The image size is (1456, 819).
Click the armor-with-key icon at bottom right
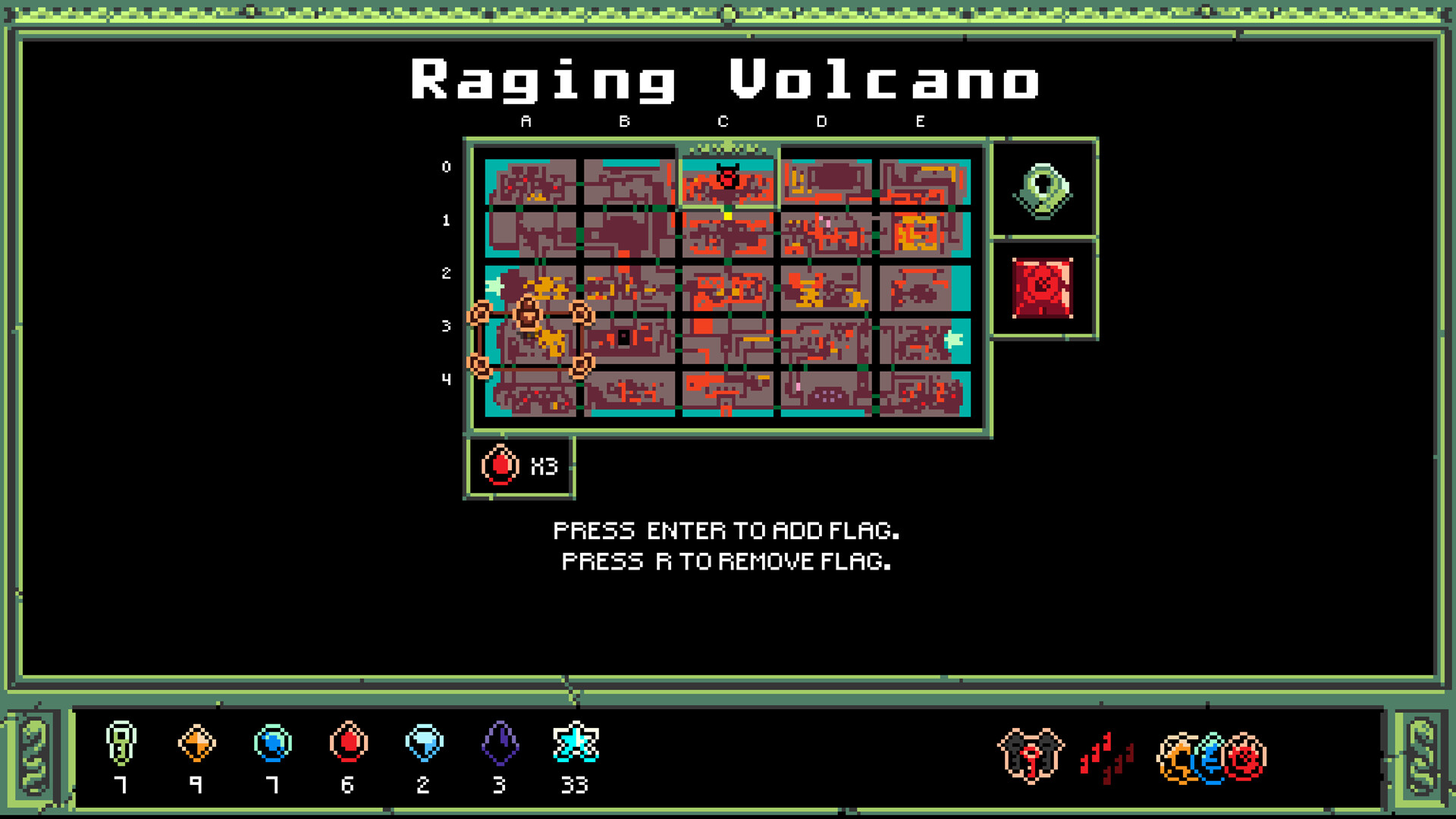[1031, 755]
